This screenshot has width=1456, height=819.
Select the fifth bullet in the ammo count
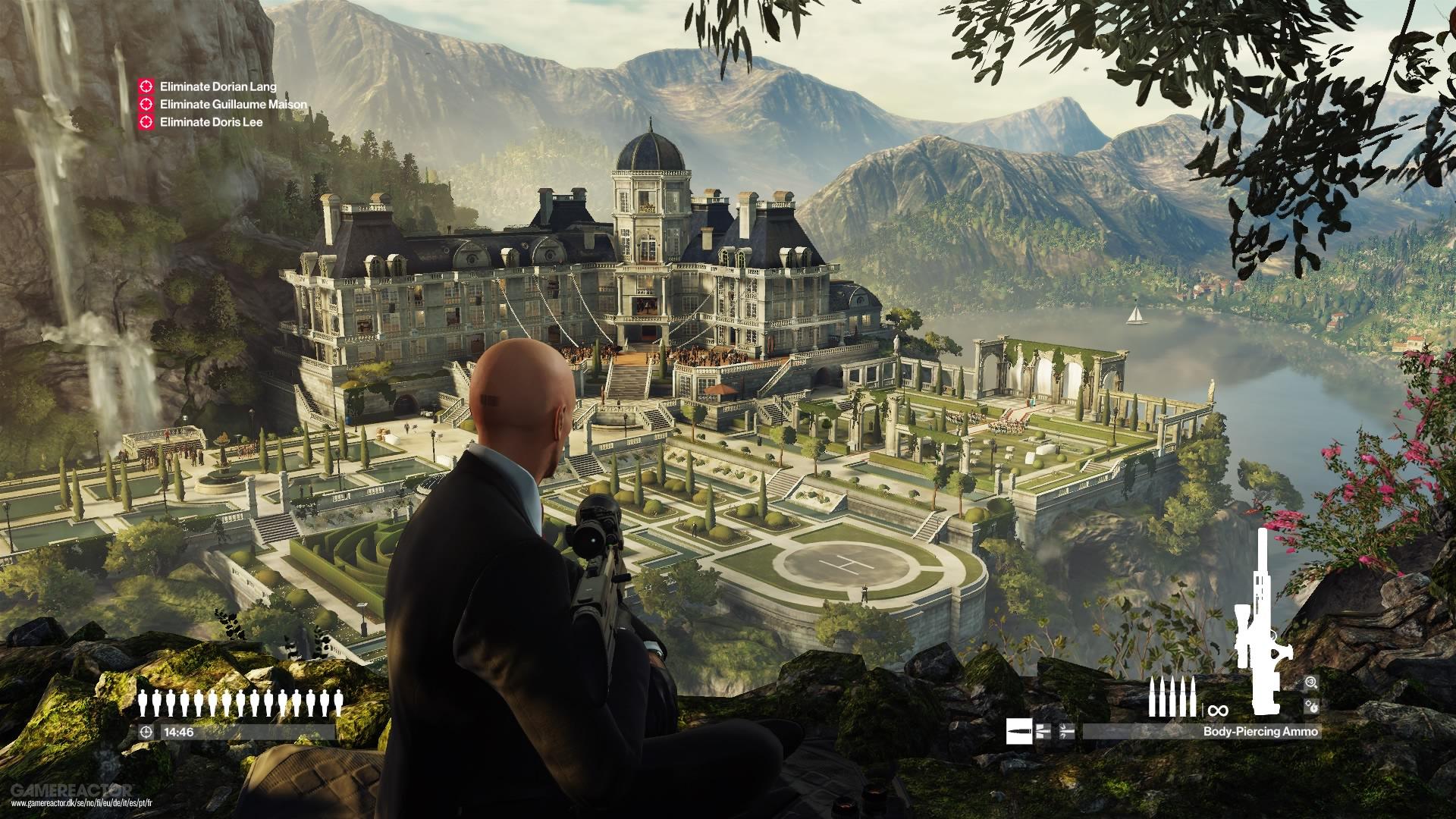[1193, 695]
